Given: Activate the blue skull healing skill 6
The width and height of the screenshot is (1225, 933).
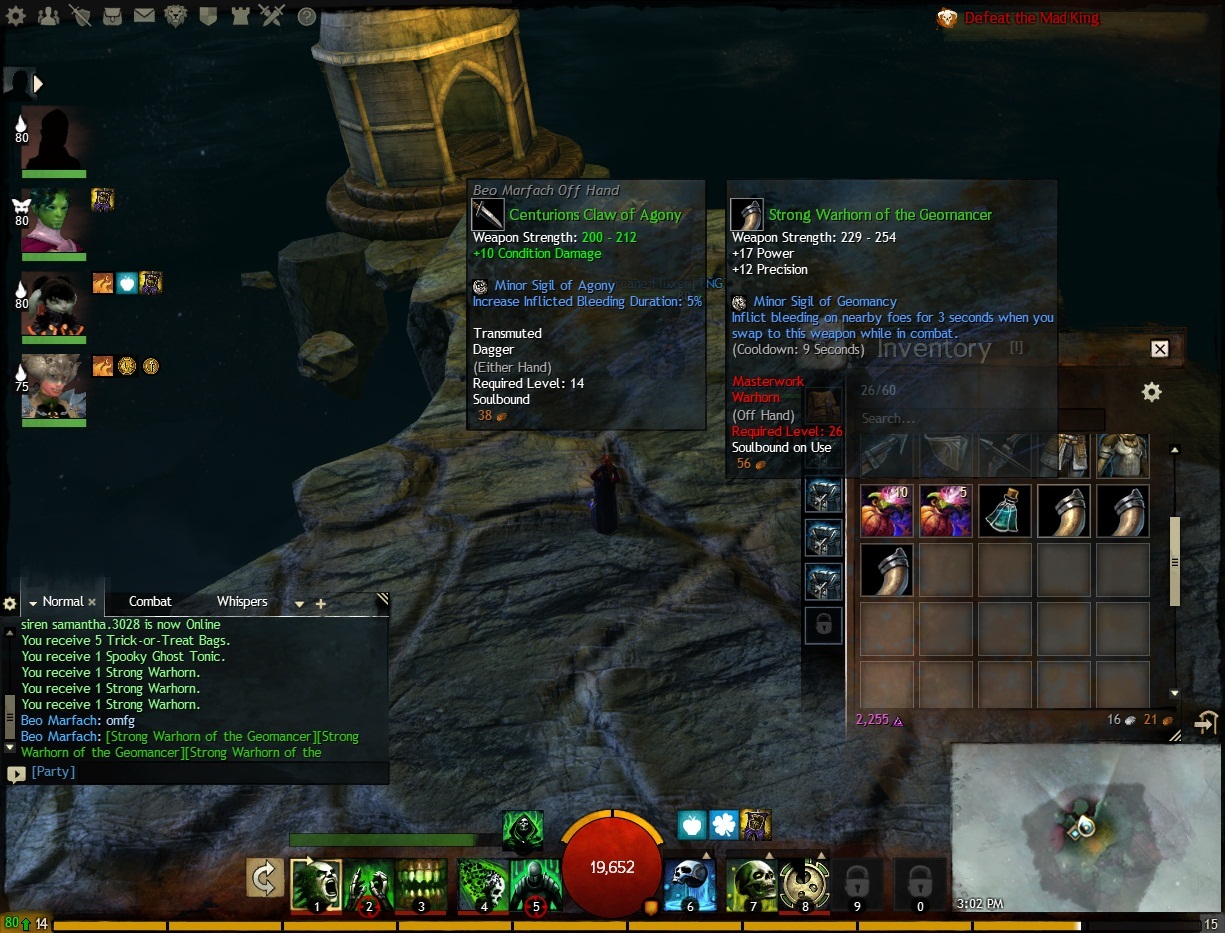Looking at the screenshot, I should click(x=689, y=884).
